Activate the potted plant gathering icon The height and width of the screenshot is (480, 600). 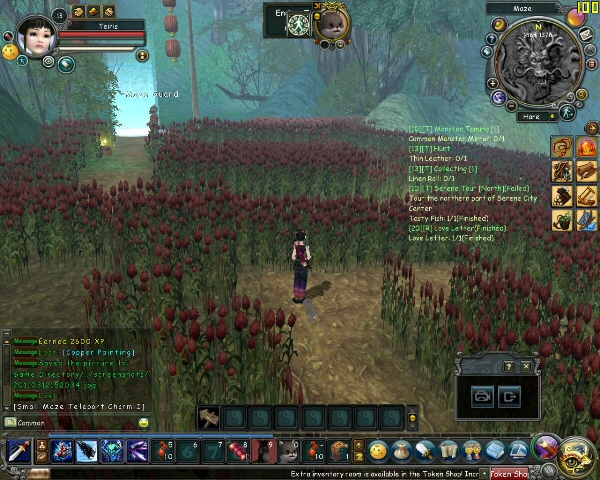pos(563,220)
